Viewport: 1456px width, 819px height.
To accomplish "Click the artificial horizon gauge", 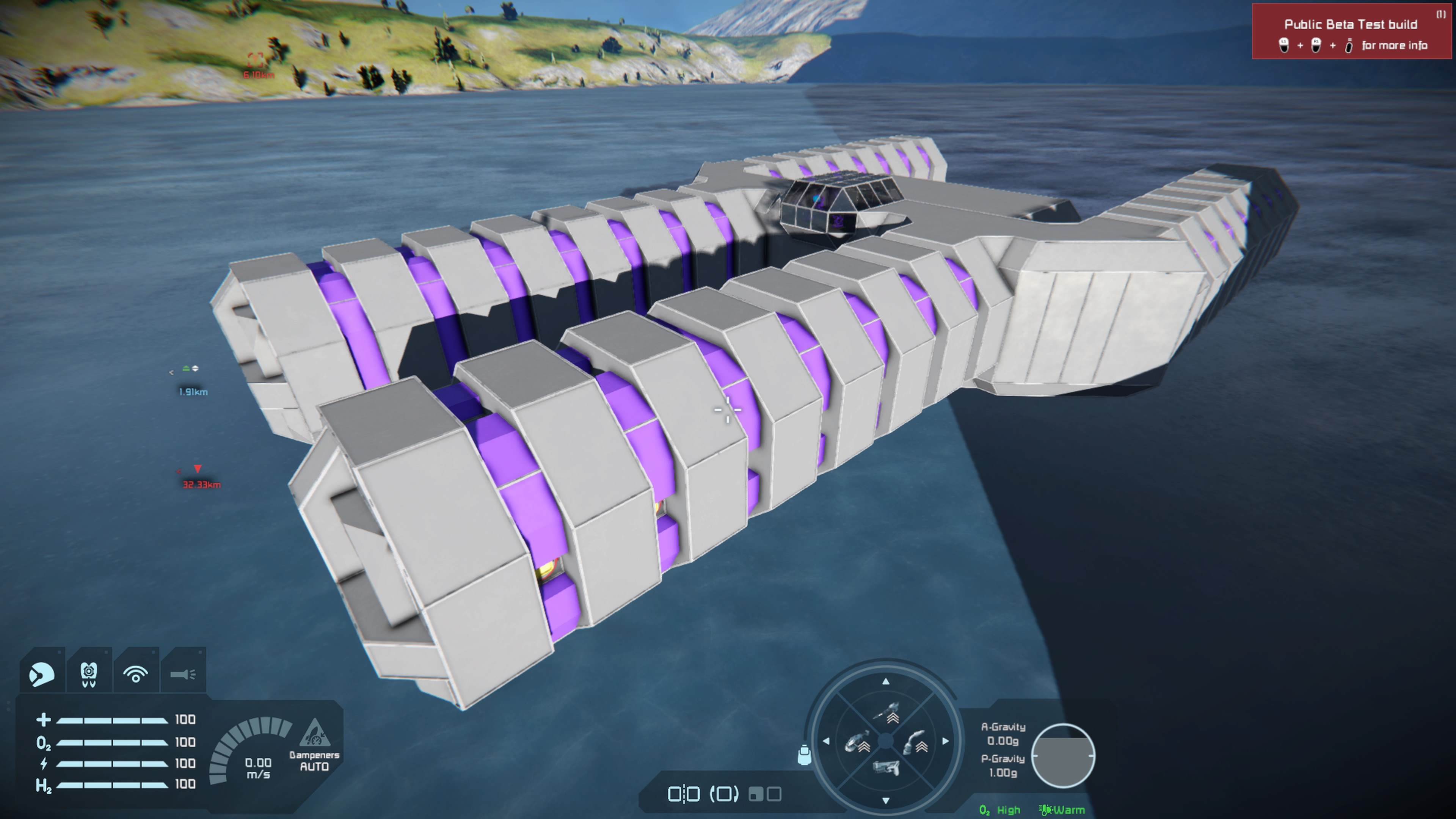I will (x=1063, y=756).
